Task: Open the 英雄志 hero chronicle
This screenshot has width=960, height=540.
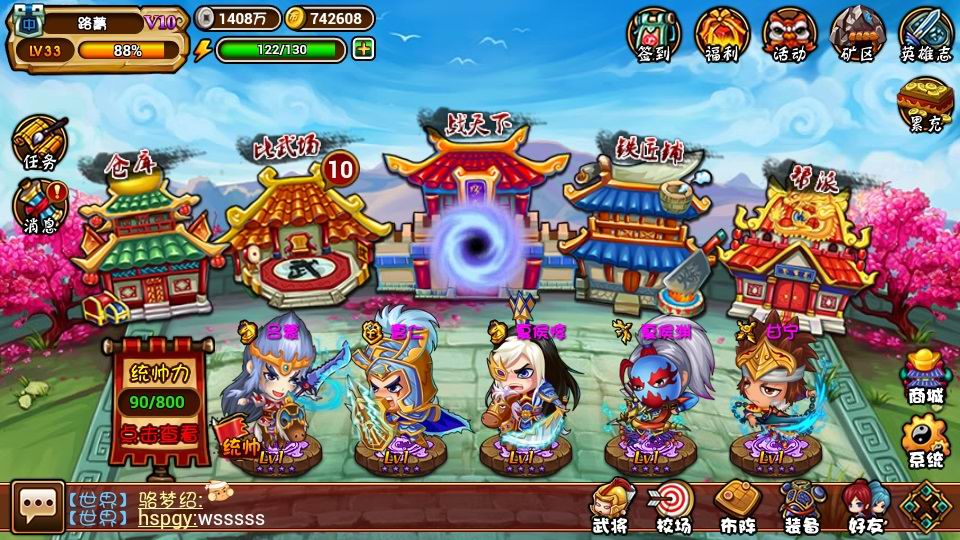Action: point(926,34)
